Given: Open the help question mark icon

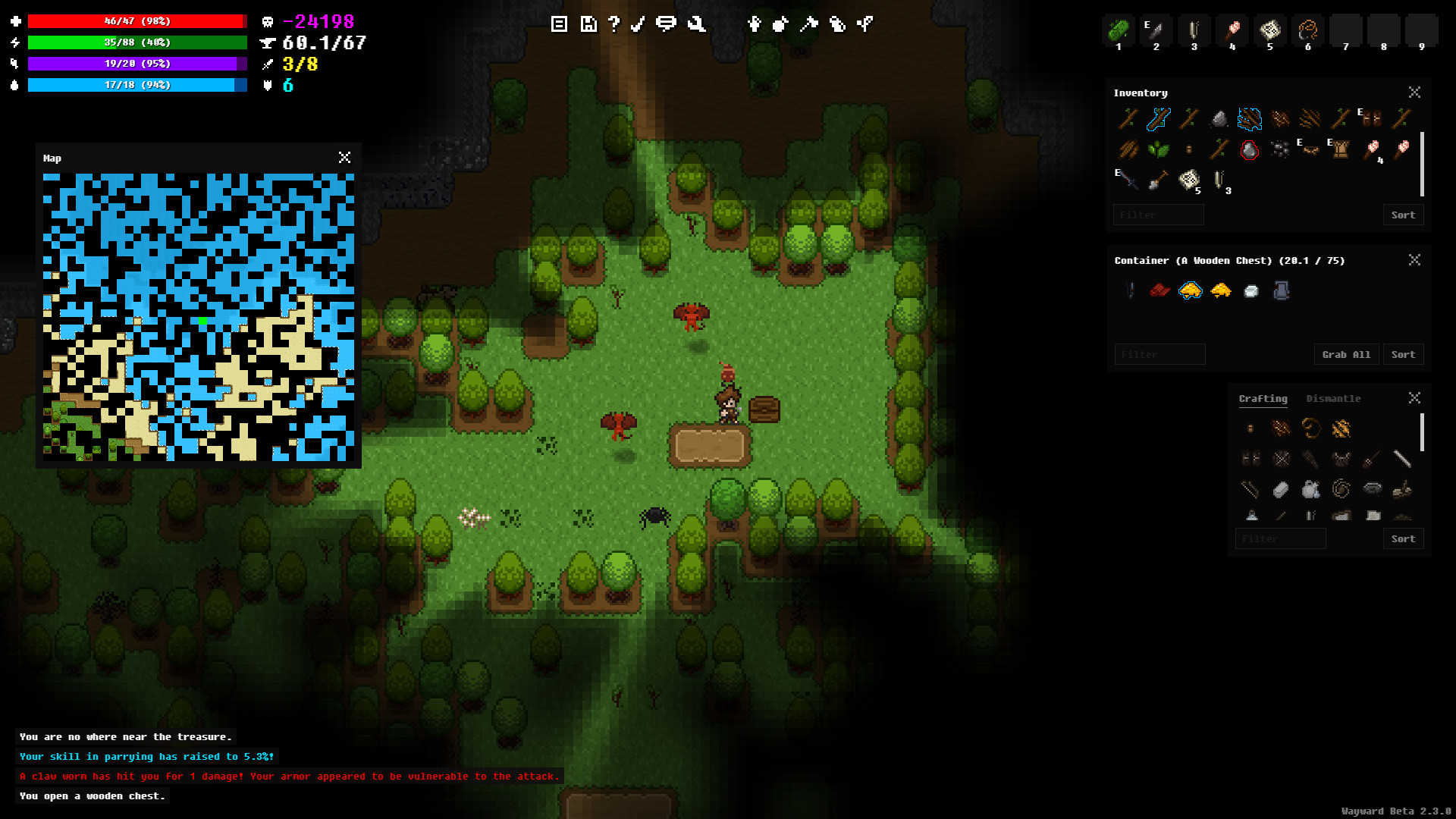Looking at the screenshot, I should pyautogui.click(x=615, y=24).
